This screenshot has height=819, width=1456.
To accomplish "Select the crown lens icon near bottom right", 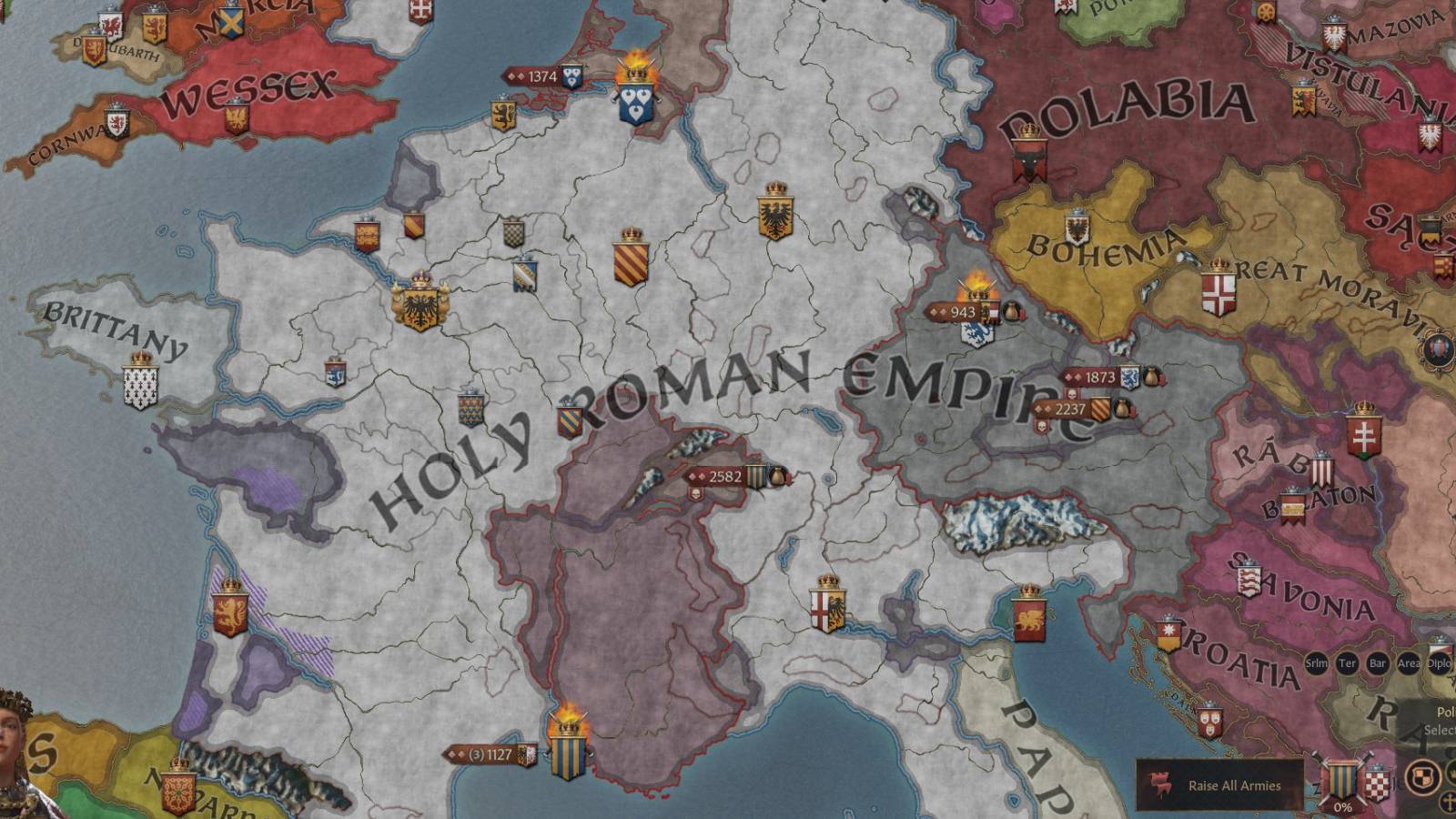I will coord(1452,773).
